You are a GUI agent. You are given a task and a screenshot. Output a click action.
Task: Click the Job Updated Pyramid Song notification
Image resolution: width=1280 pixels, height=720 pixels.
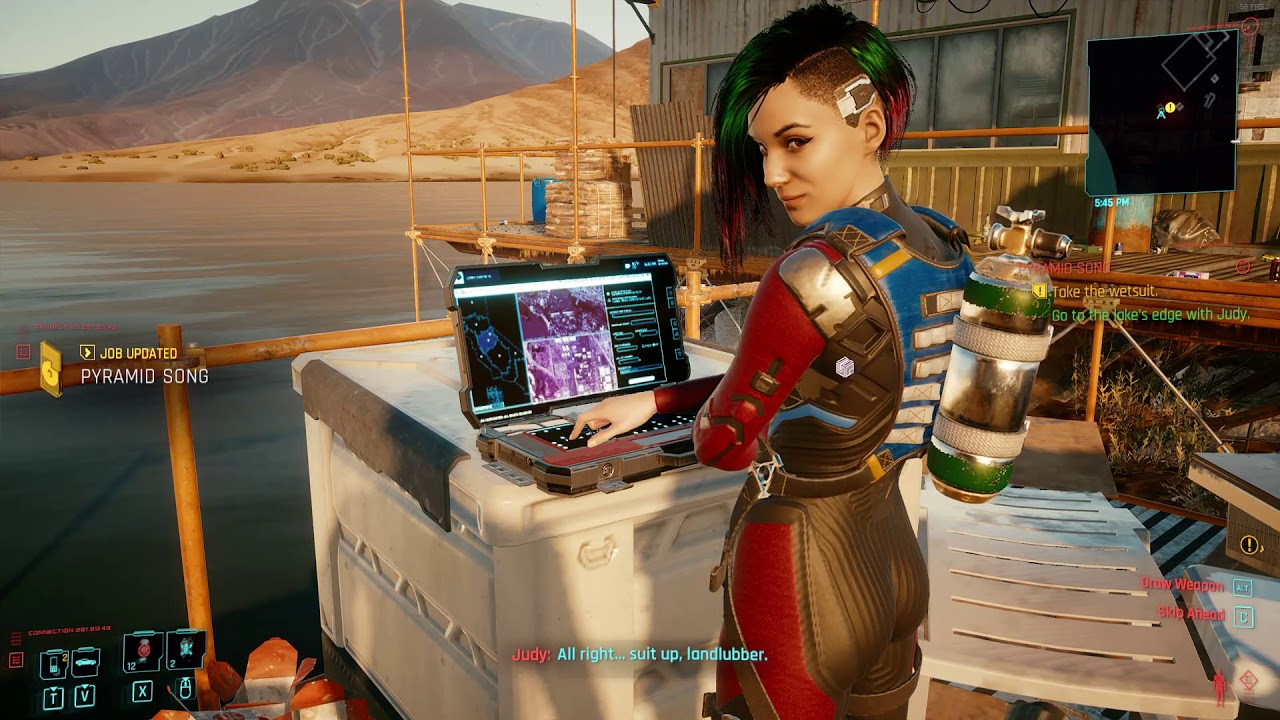pyautogui.click(x=140, y=366)
